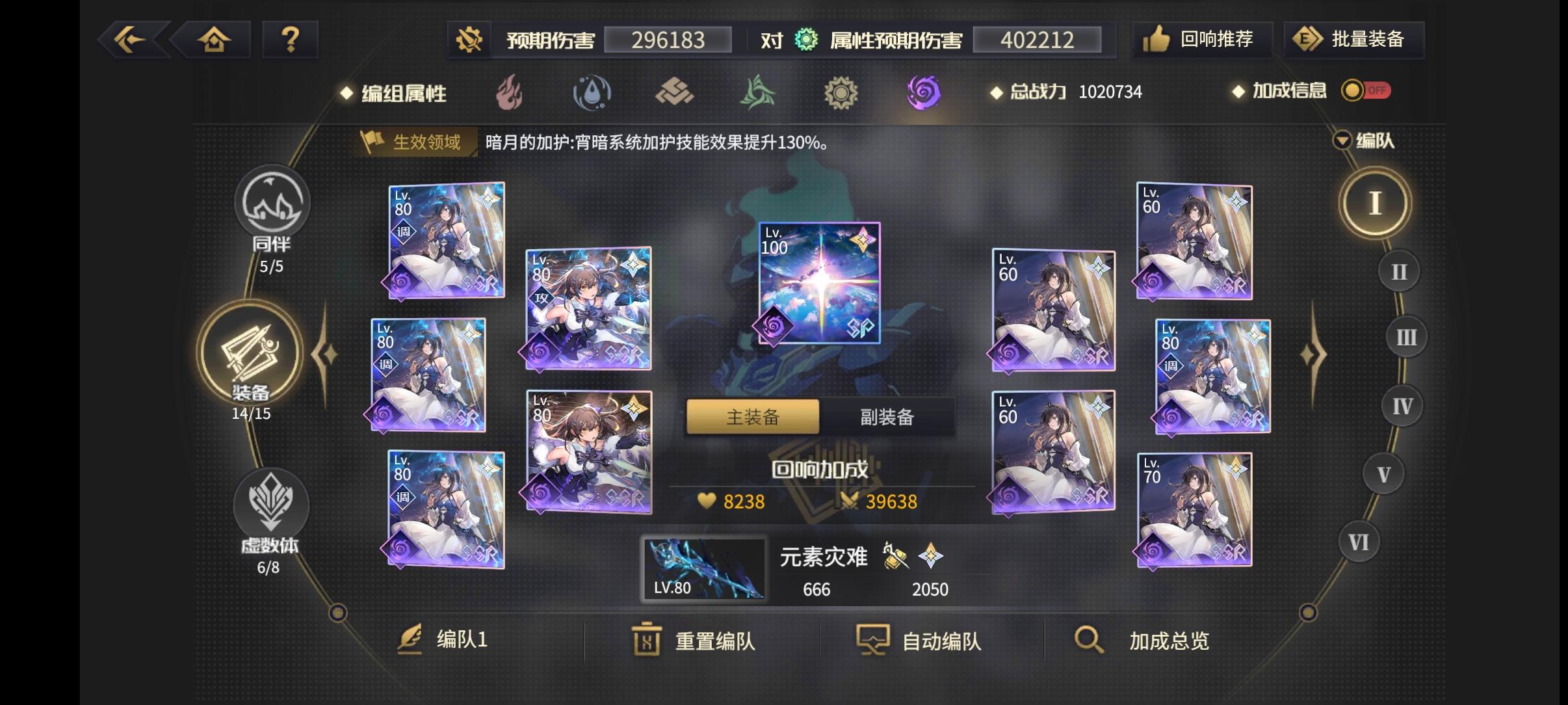Select the water element attribute filter
This screenshot has height=705, width=1568.
(592, 93)
